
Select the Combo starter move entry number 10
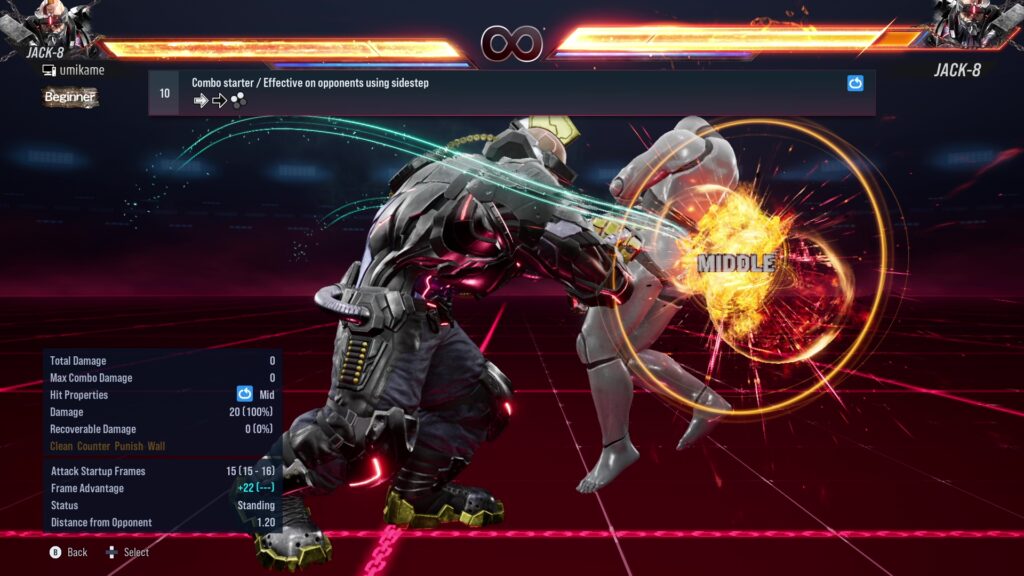point(164,93)
